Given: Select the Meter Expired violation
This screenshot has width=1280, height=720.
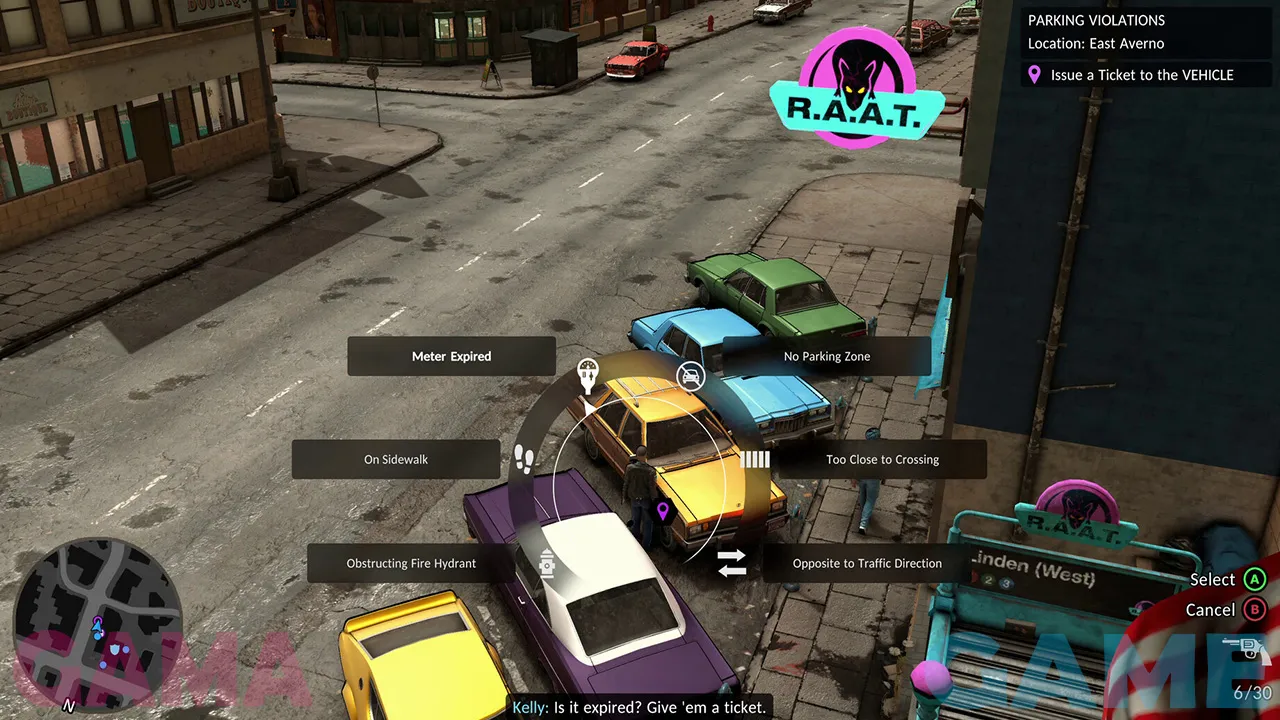Looking at the screenshot, I should [x=451, y=356].
